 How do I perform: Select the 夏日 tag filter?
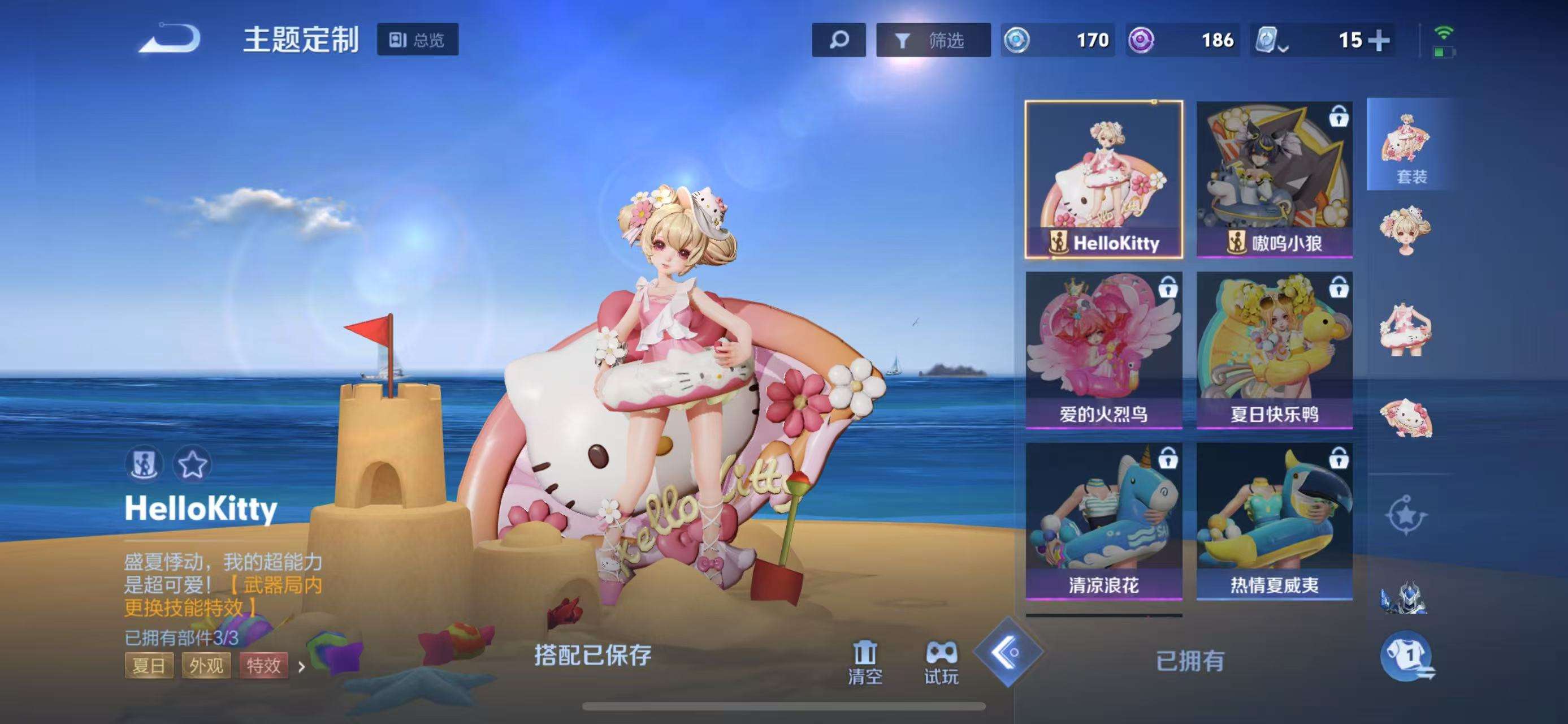tap(150, 667)
